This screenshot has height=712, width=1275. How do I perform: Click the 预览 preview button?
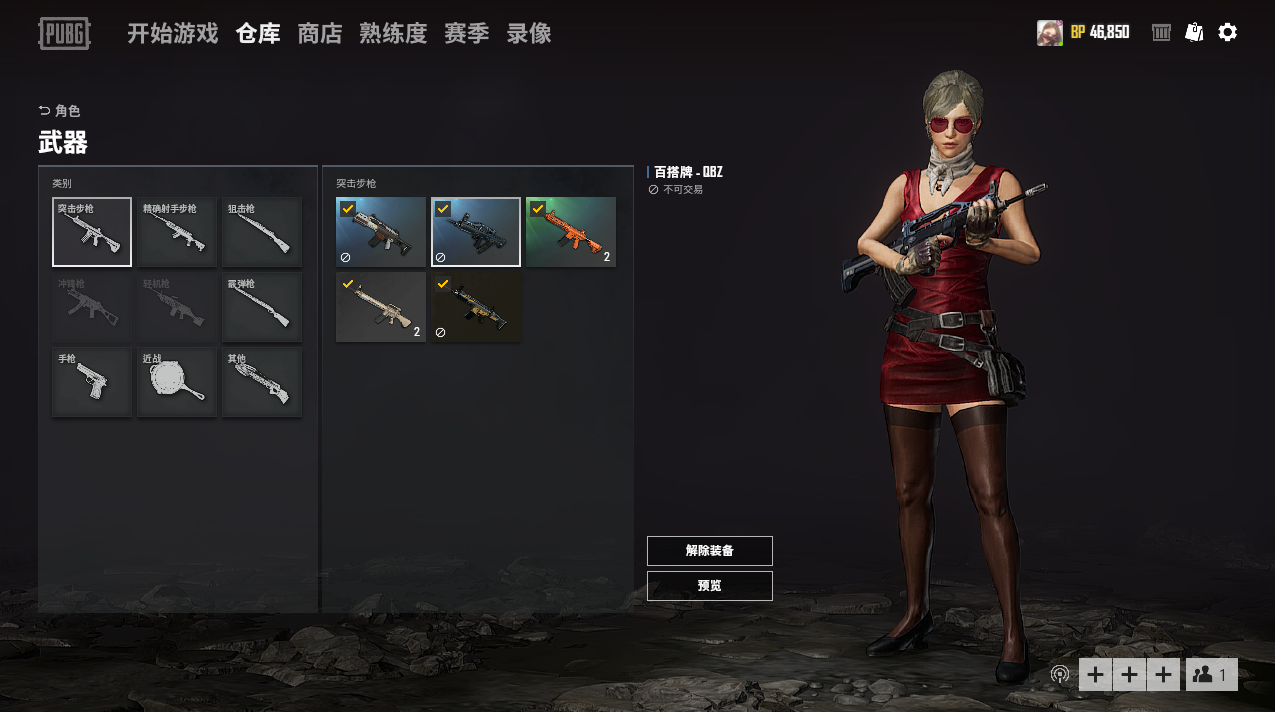click(x=710, y=586)
